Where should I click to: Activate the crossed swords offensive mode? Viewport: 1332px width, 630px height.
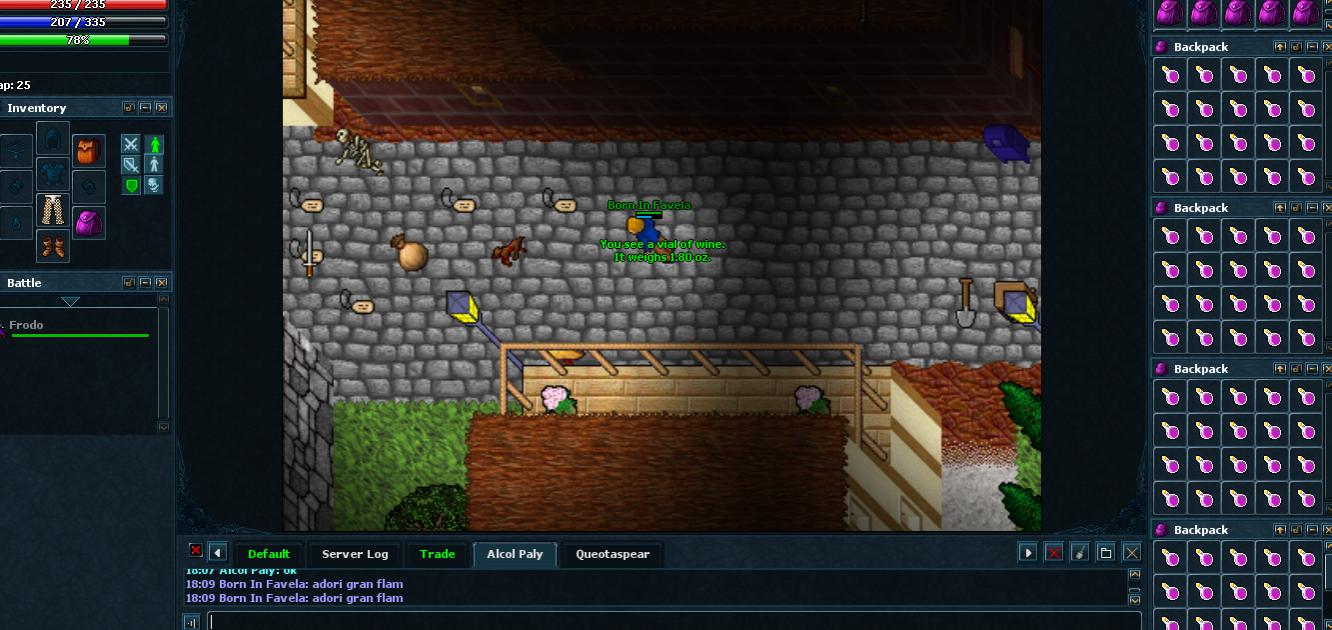point(131,145)
